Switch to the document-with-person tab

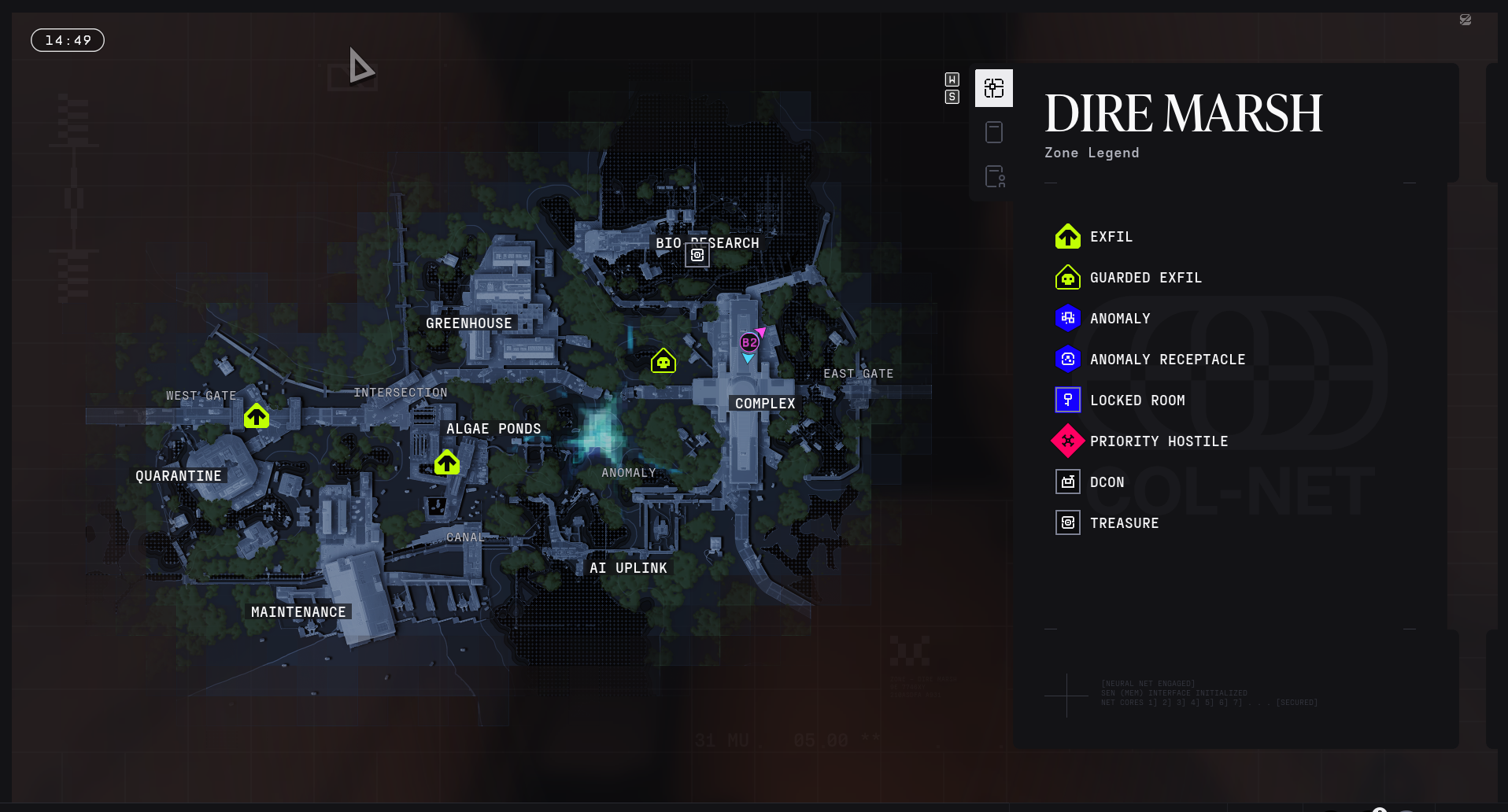[x=995, y=176]
